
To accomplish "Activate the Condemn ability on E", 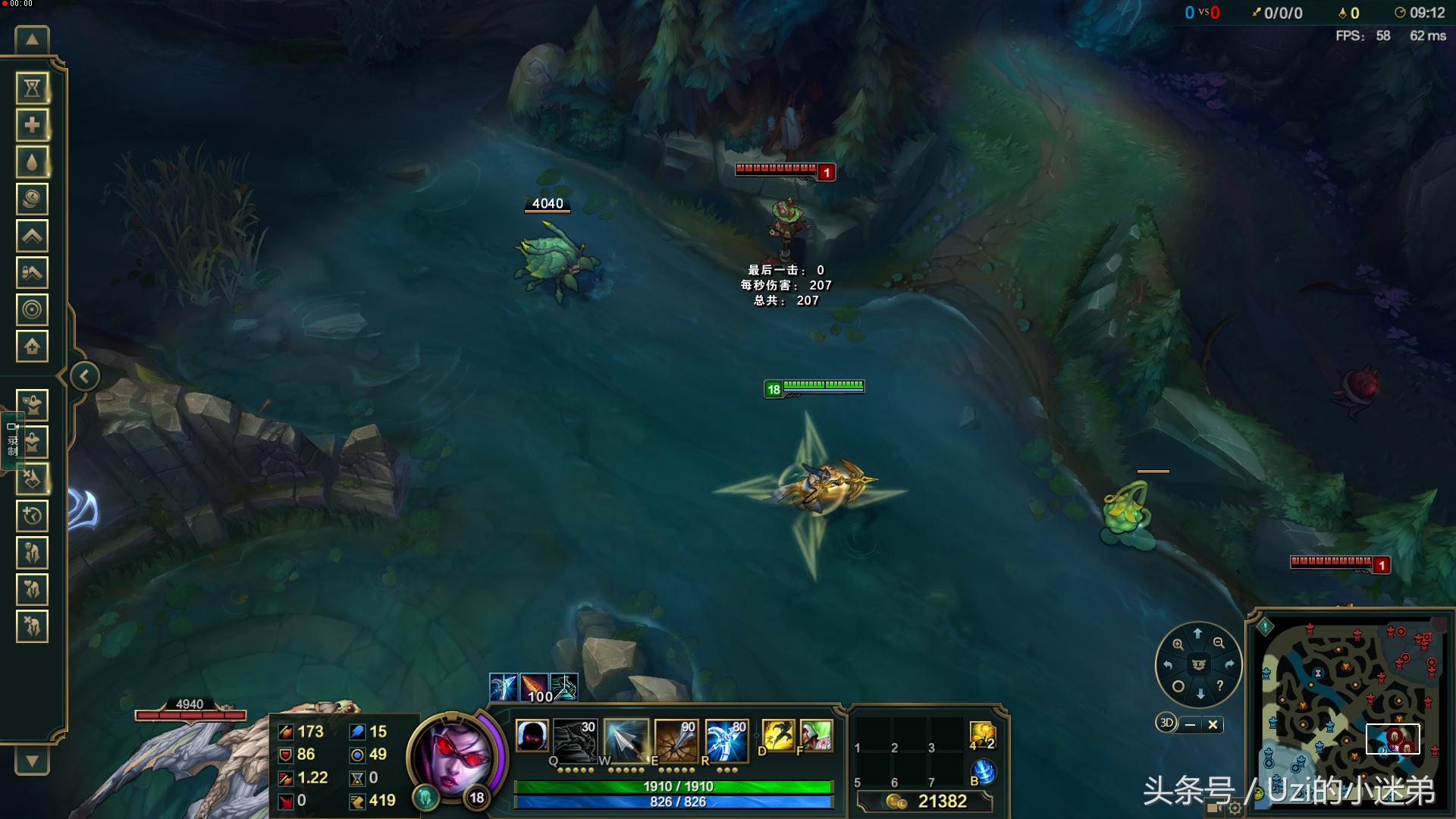I will click(x=676, y=738).
